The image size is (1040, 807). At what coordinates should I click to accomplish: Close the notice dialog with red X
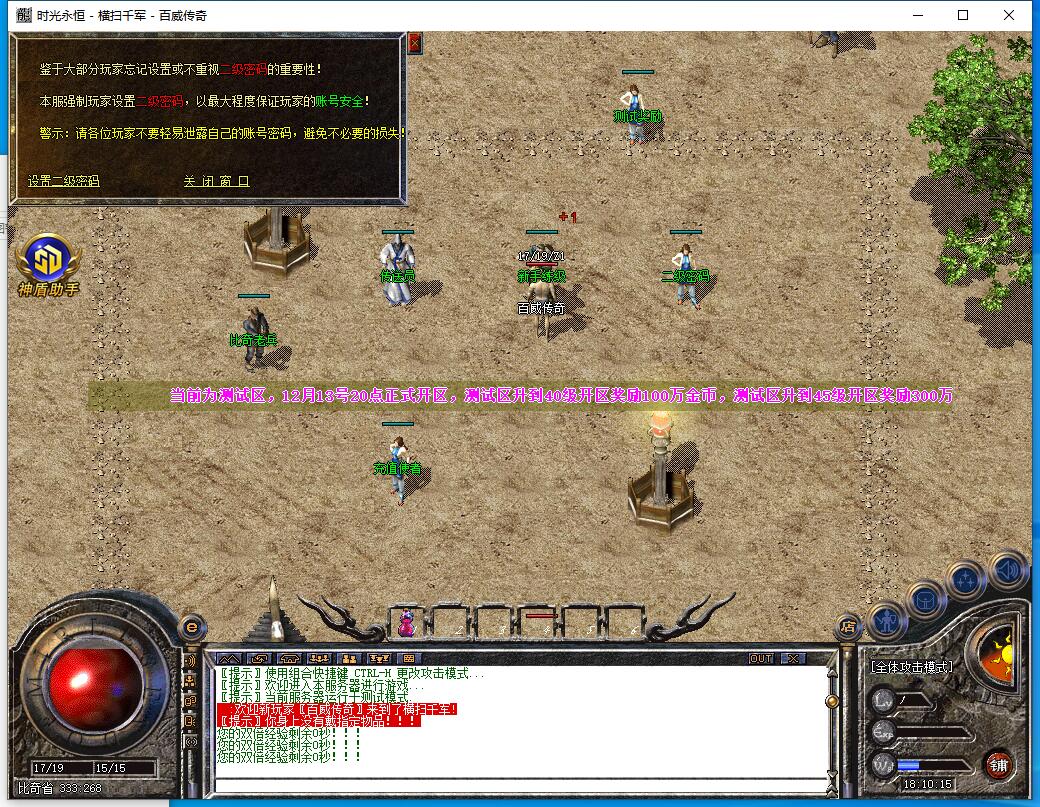click(414, 43)
